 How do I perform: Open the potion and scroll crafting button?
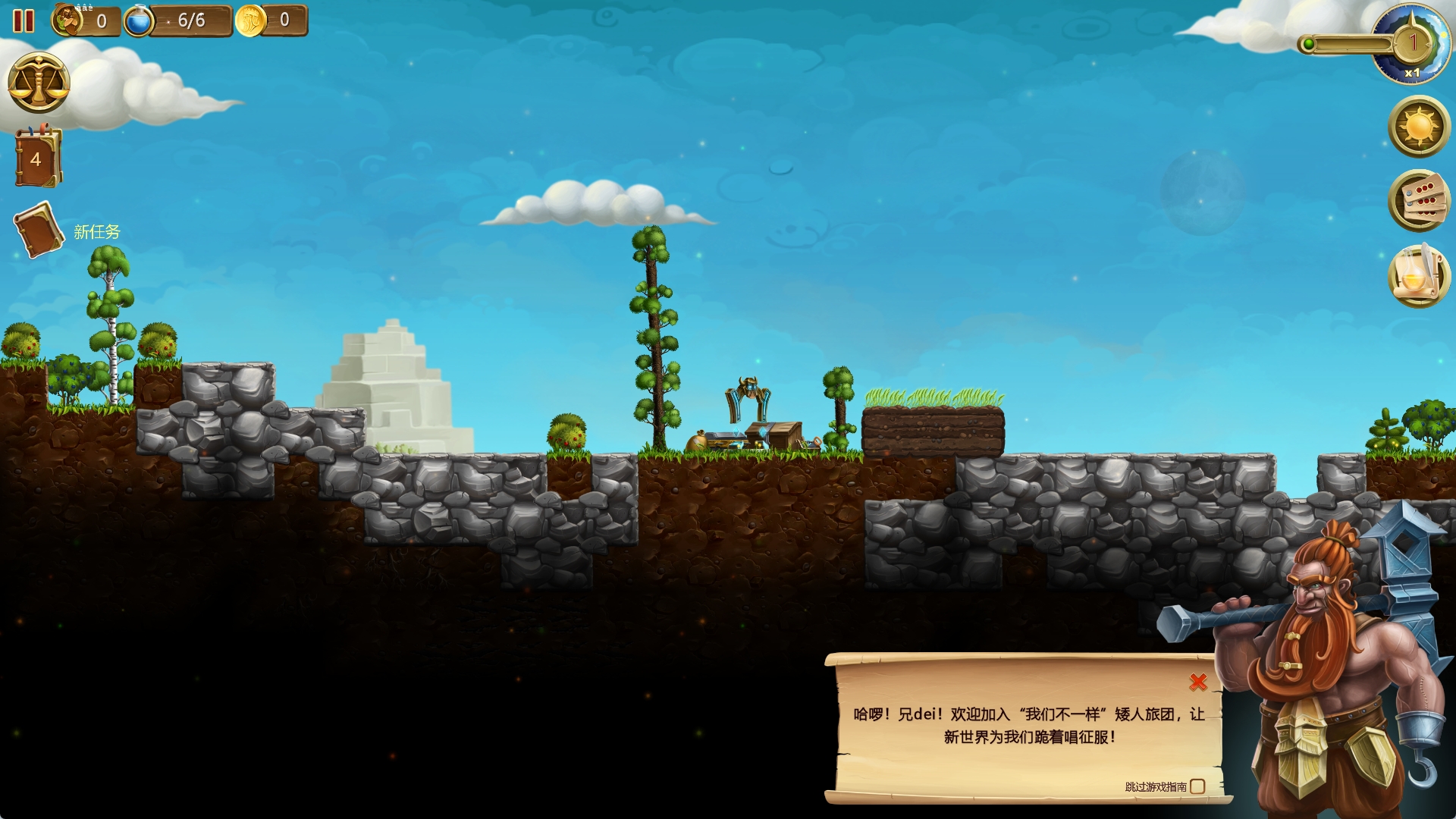coord(1419,275)
